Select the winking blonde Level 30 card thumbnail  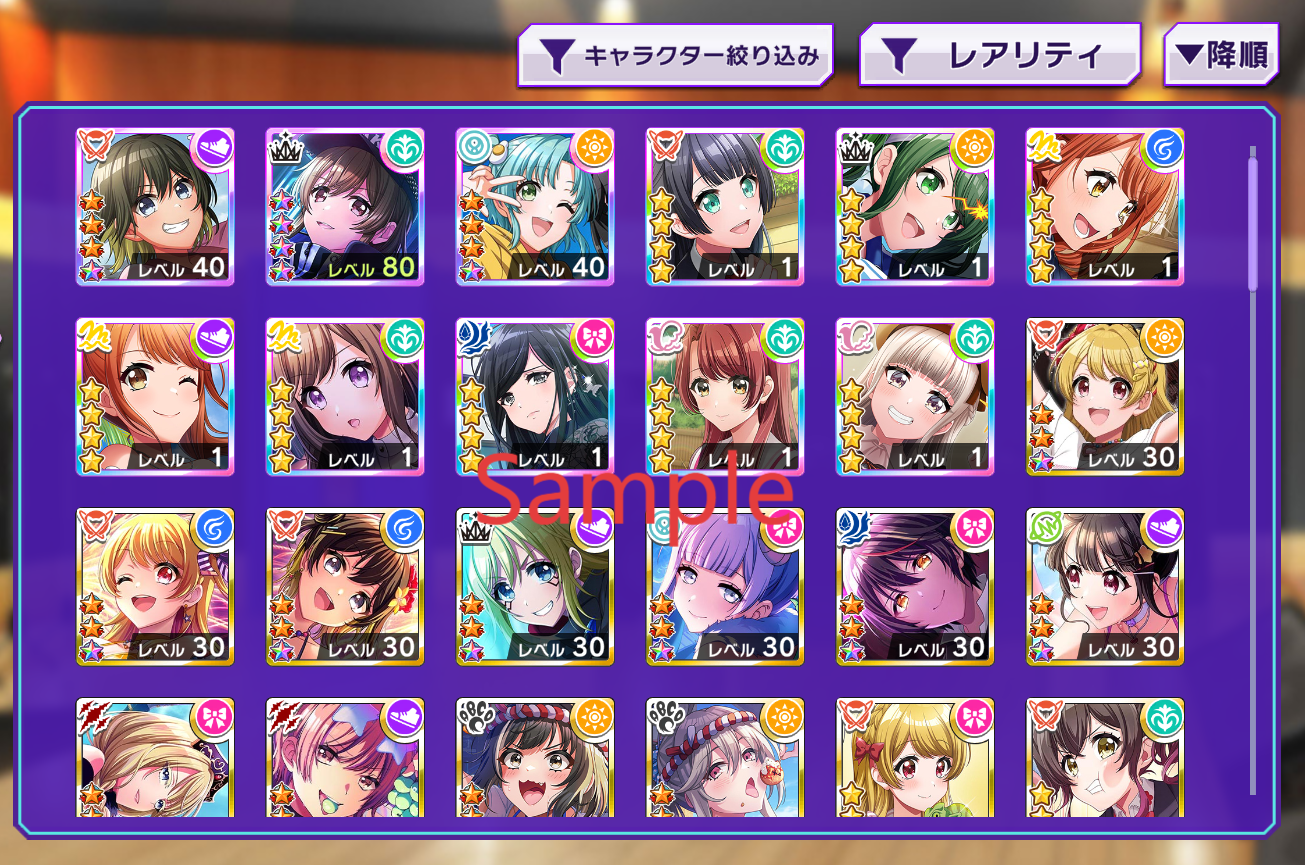point(155,585)
